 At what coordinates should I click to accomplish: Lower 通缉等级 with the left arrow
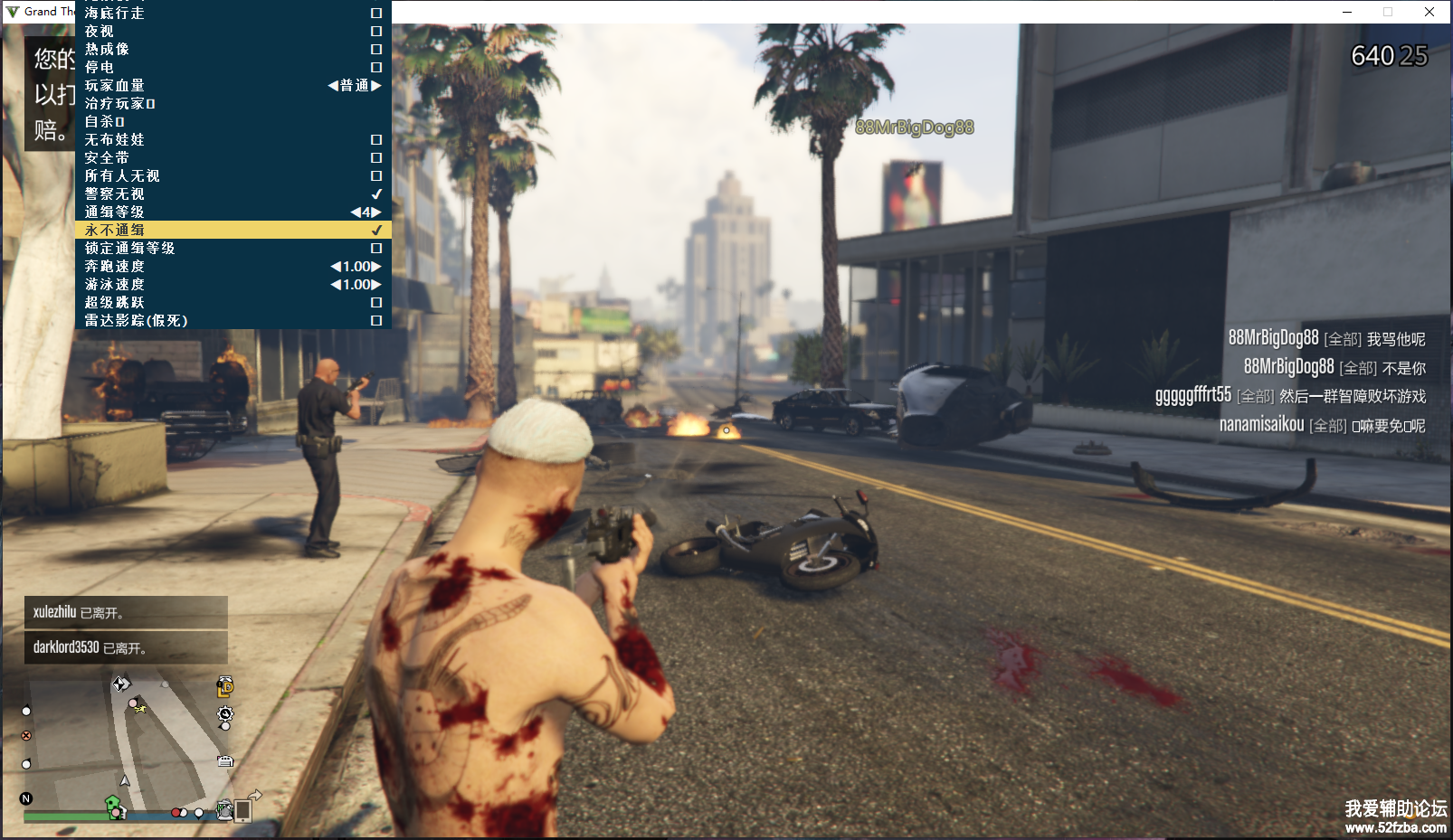[355, 212]
